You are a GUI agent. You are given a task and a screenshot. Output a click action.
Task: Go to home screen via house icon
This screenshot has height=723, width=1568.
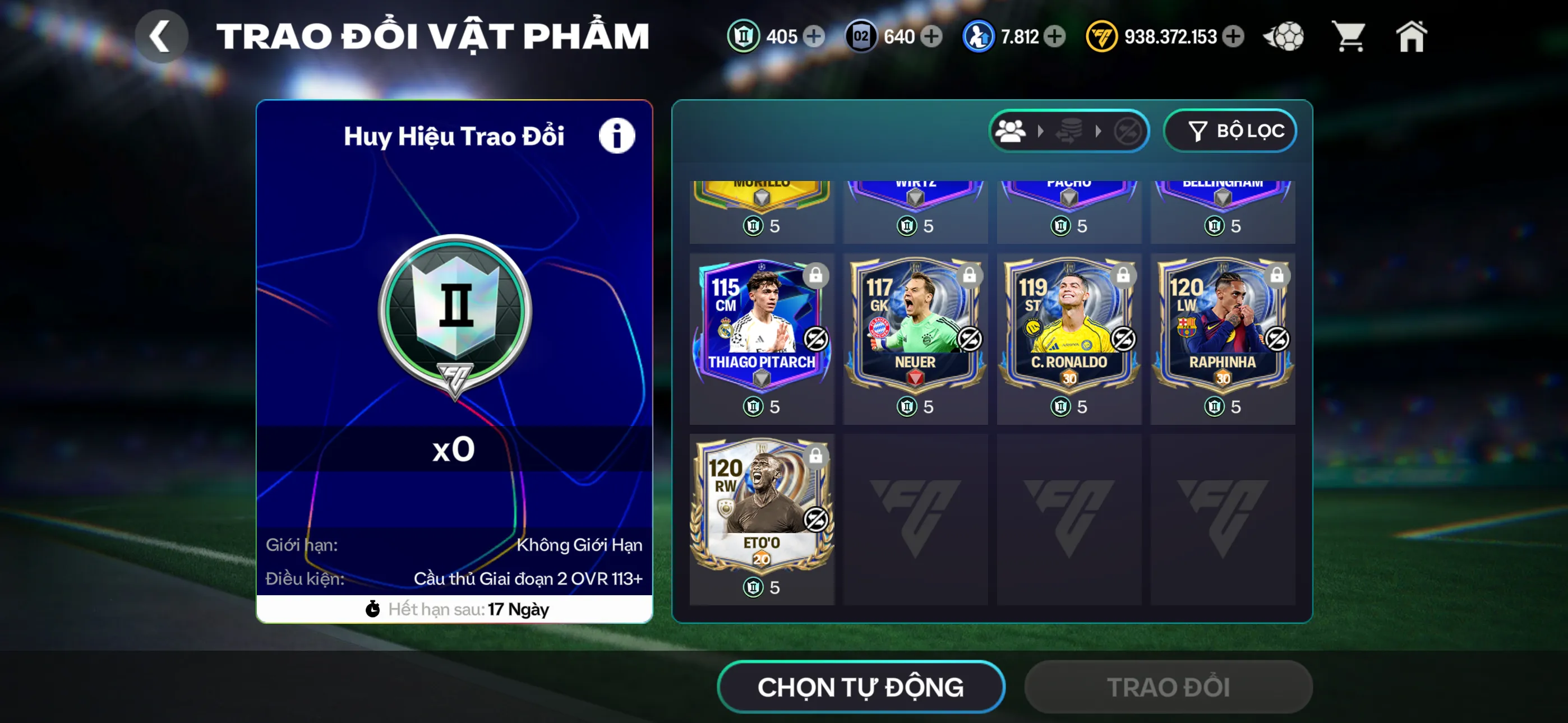(x=1412, y=36)
